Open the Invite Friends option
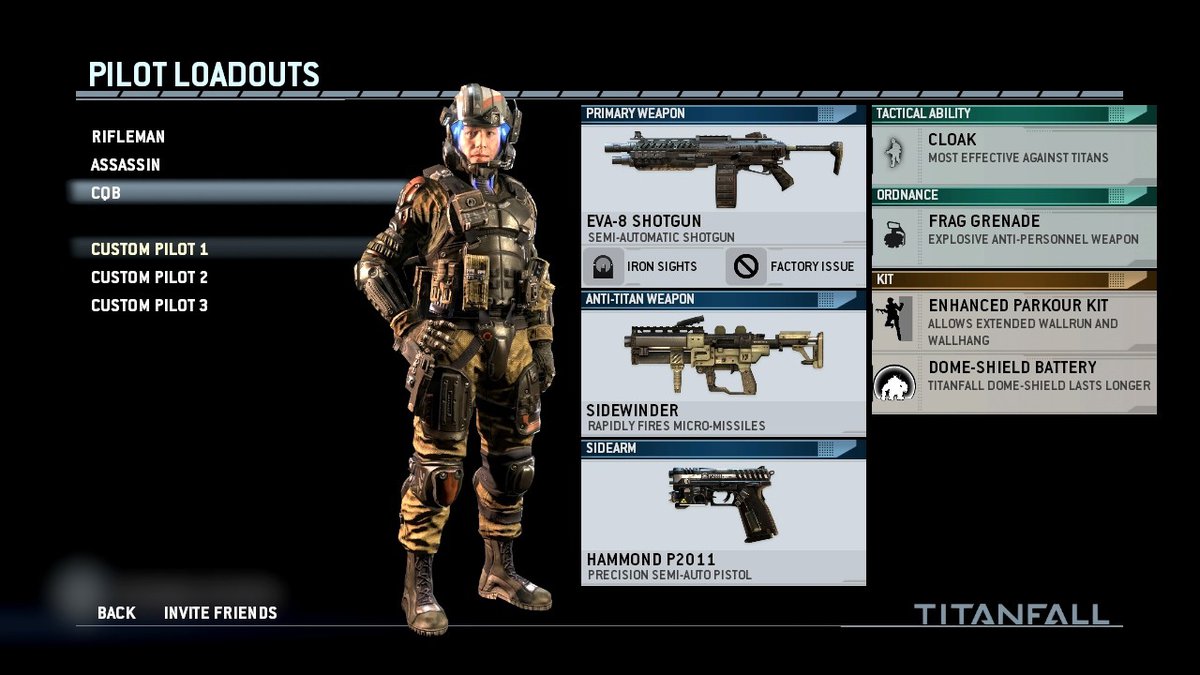The image size is (1200, 675). [x=221, y=613]
